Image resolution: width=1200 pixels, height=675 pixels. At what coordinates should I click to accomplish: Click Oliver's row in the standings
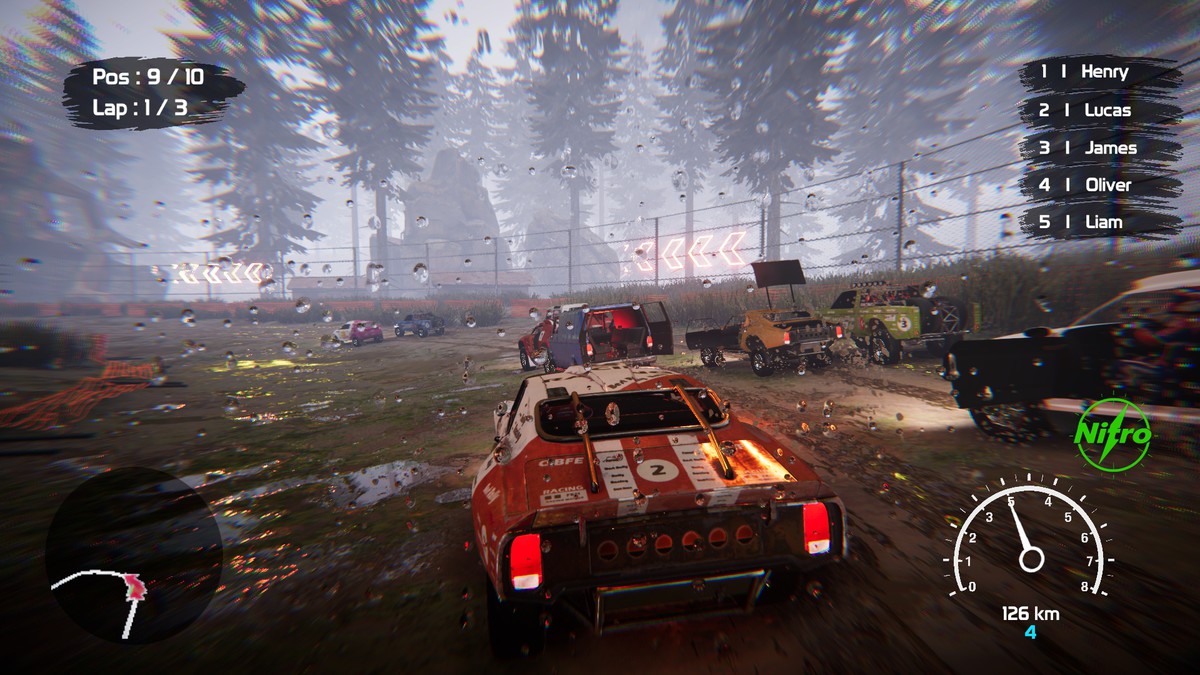click(1099, 185)
